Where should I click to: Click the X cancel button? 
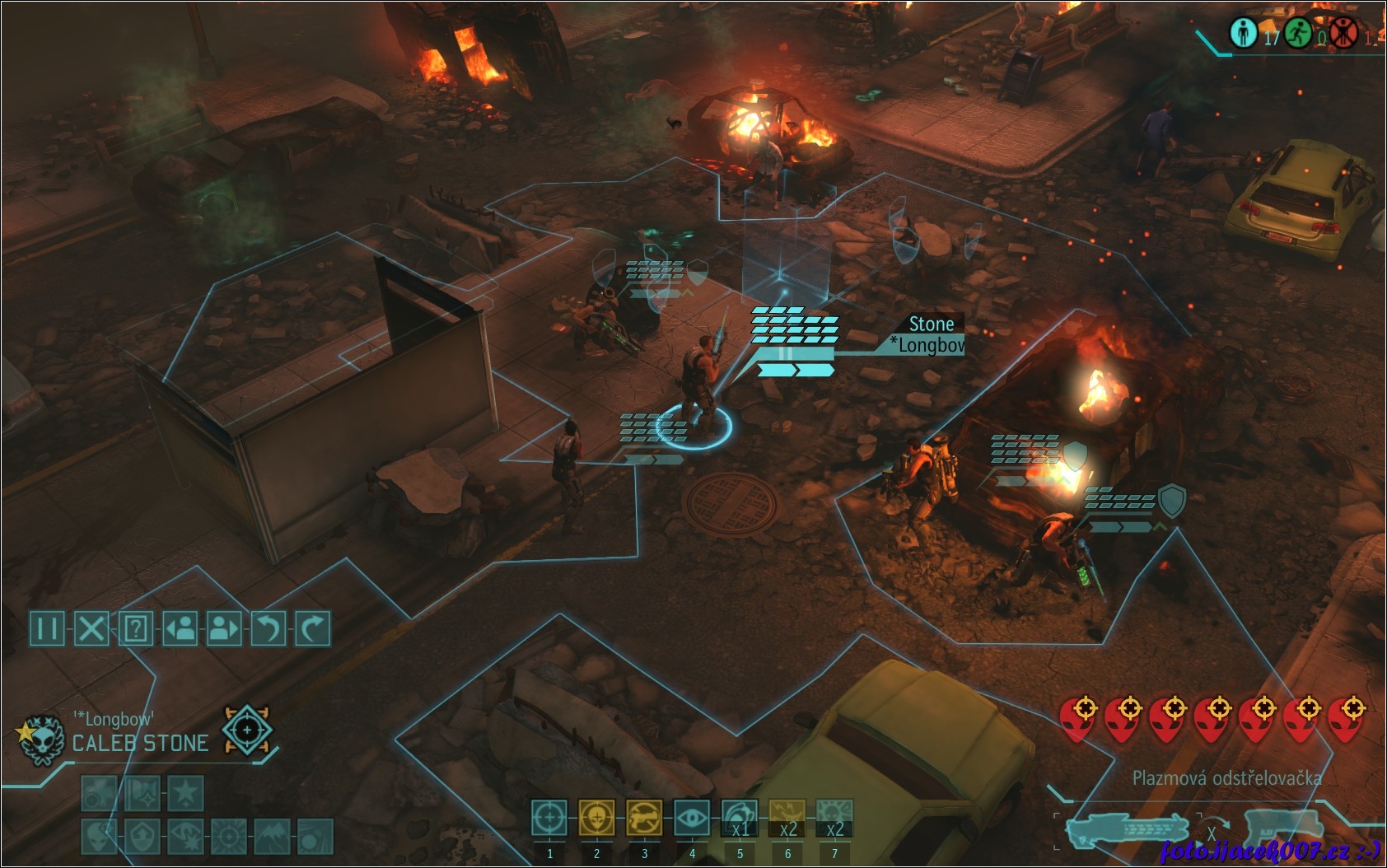tap(91, 628)
